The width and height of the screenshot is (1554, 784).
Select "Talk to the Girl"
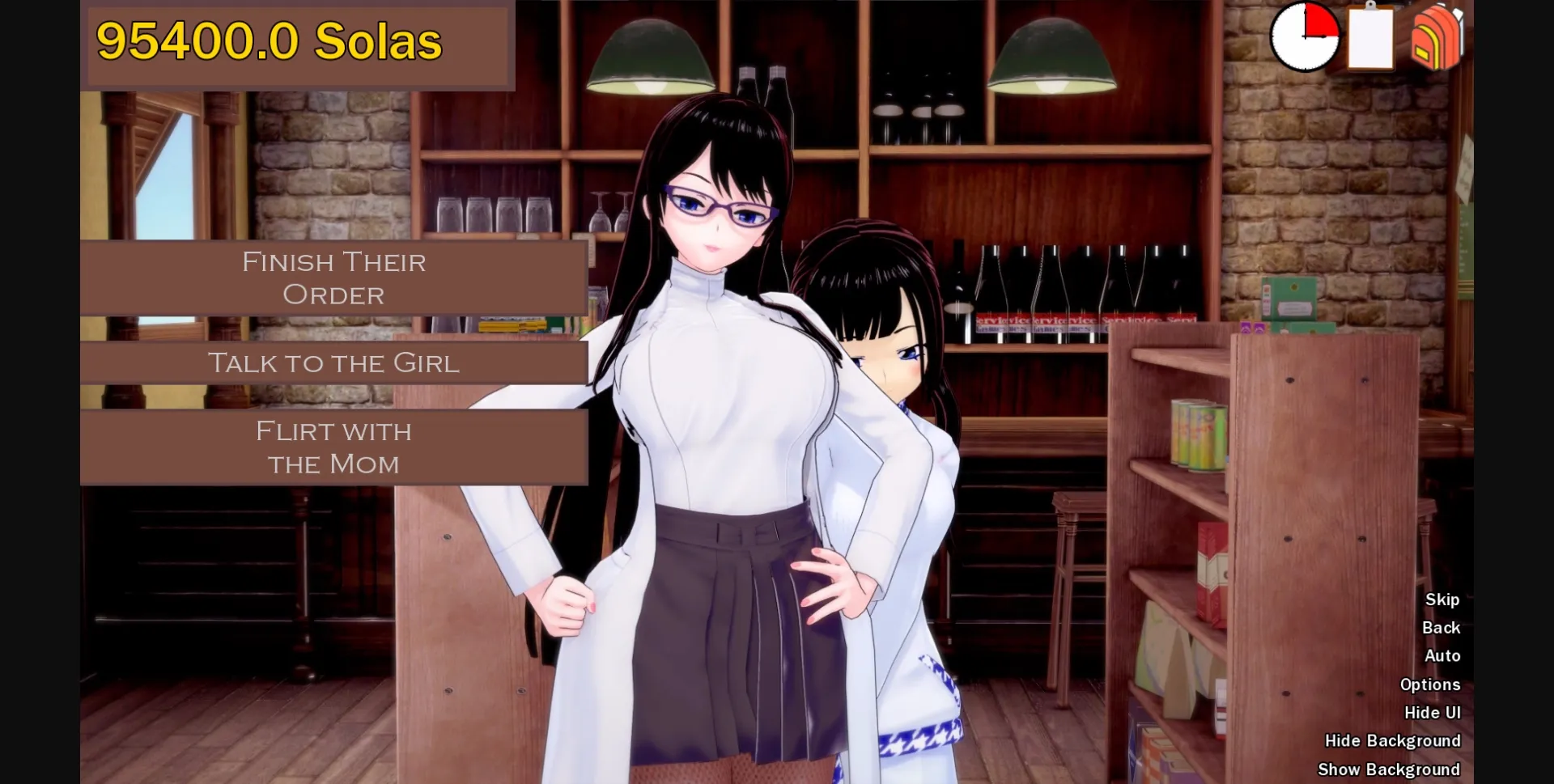click(x=333, y=363)
